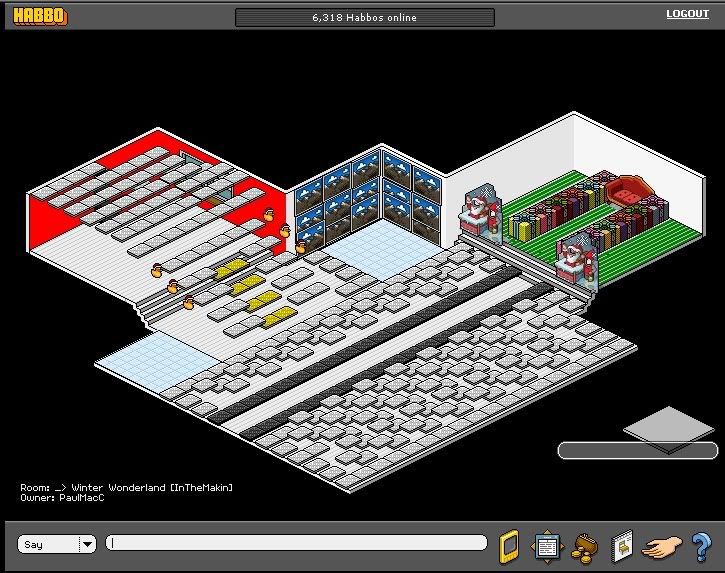Viewport: 725px width, 573px height.
Task: Open the Say chat mode dropdown
Action: (x=87, y=544)
